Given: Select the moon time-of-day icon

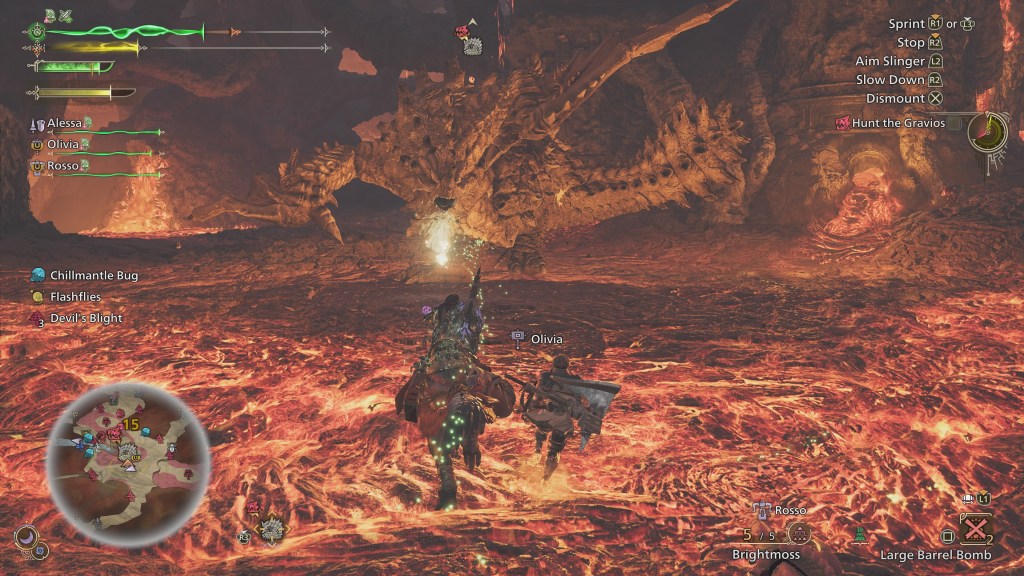Looking at the screenshot, I should tap(25, 540).
